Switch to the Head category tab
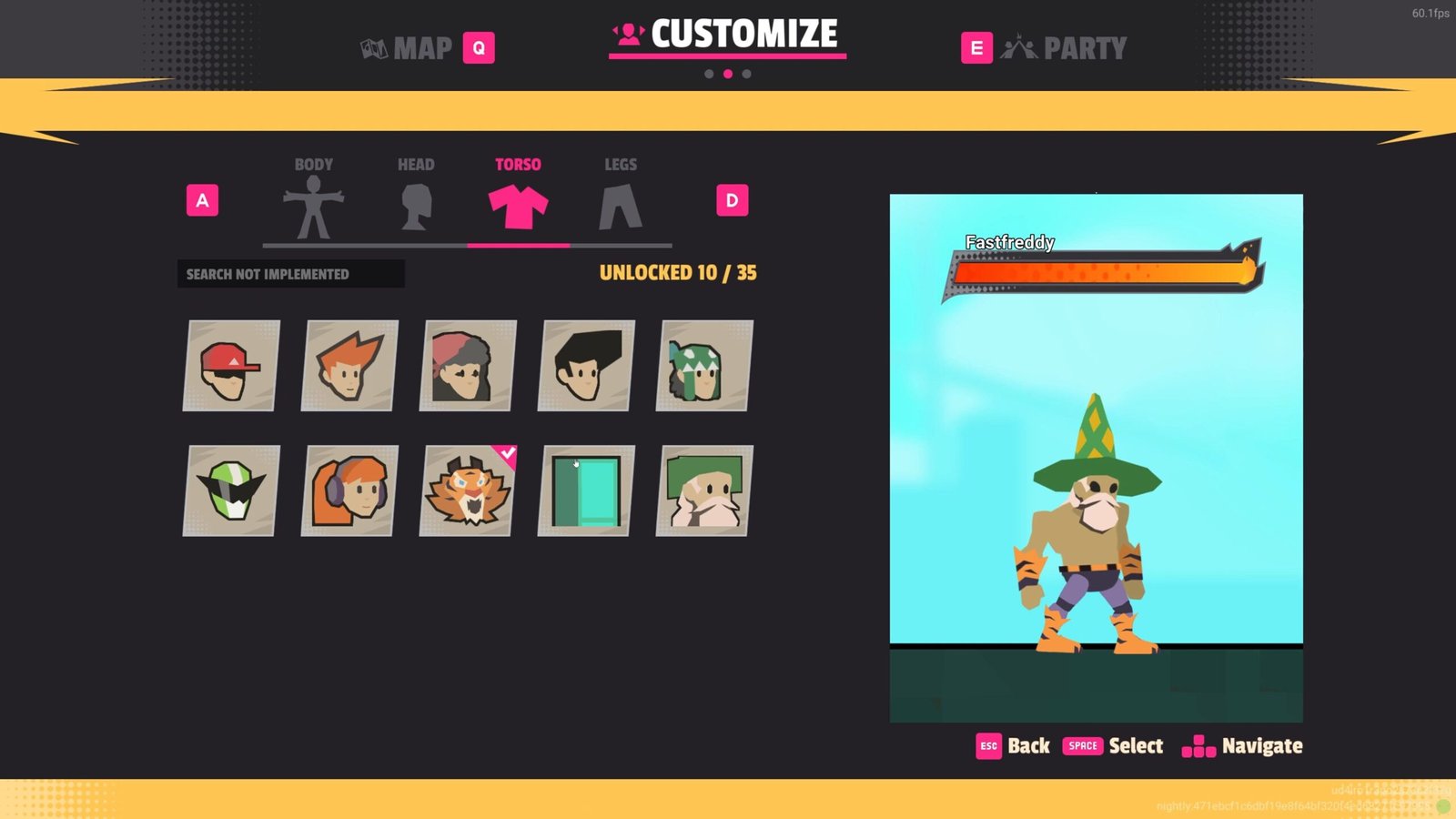 click(416, 200)
